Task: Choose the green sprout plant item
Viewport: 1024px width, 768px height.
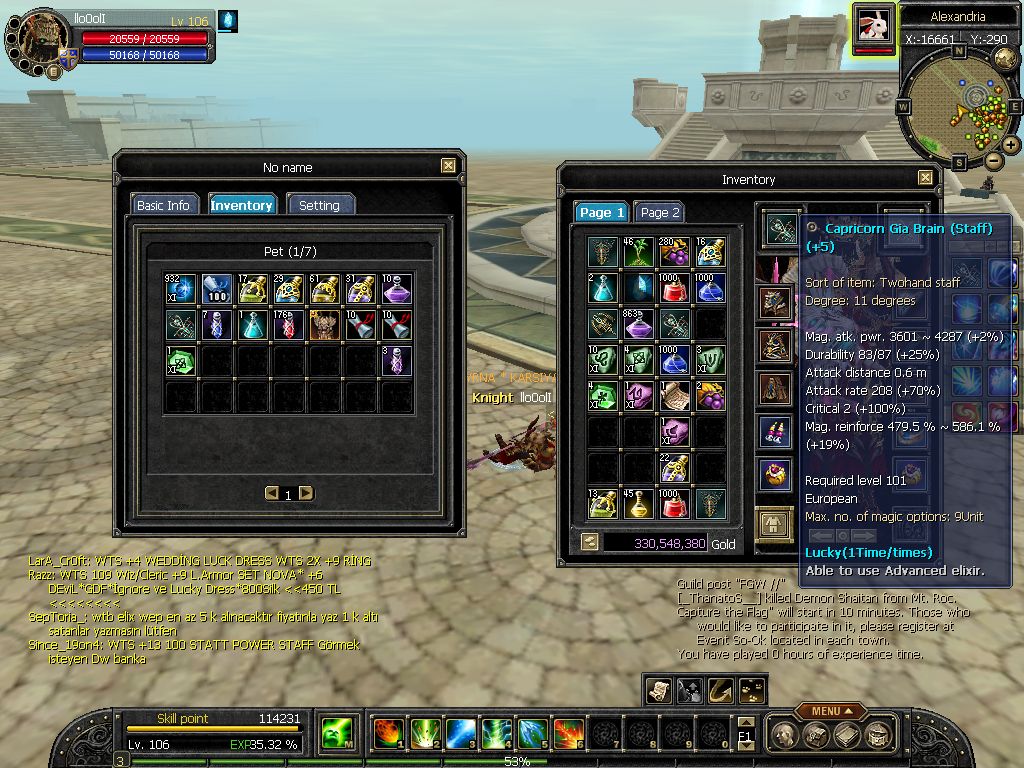Action: tap(638, 252)
